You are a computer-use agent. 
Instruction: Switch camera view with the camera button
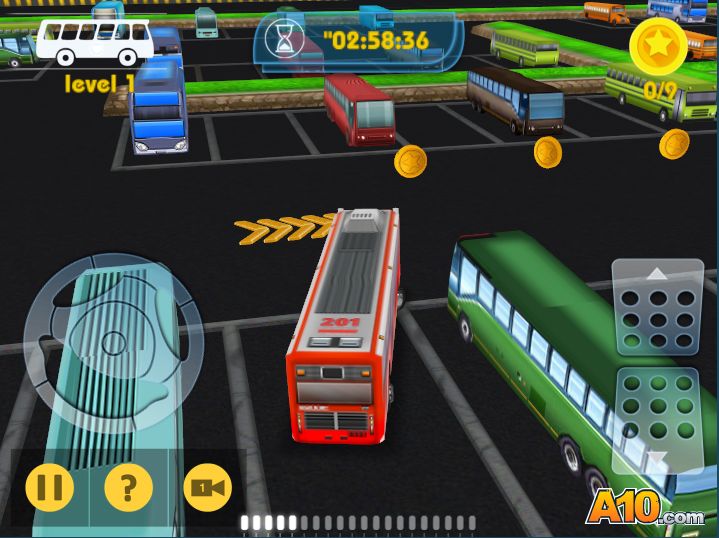(x=207, y=488)
